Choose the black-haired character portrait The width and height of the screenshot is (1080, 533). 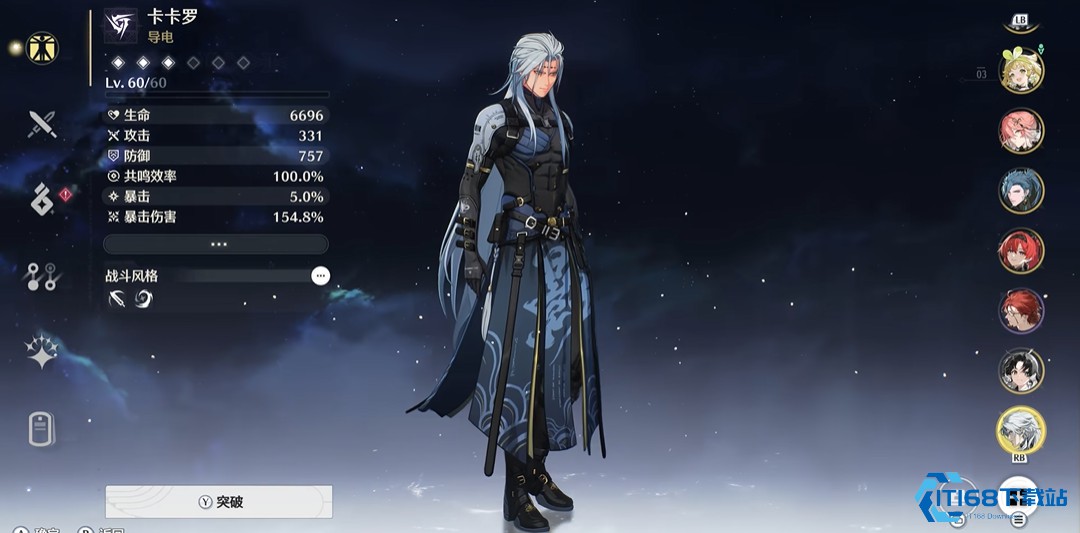[1021, 371]
